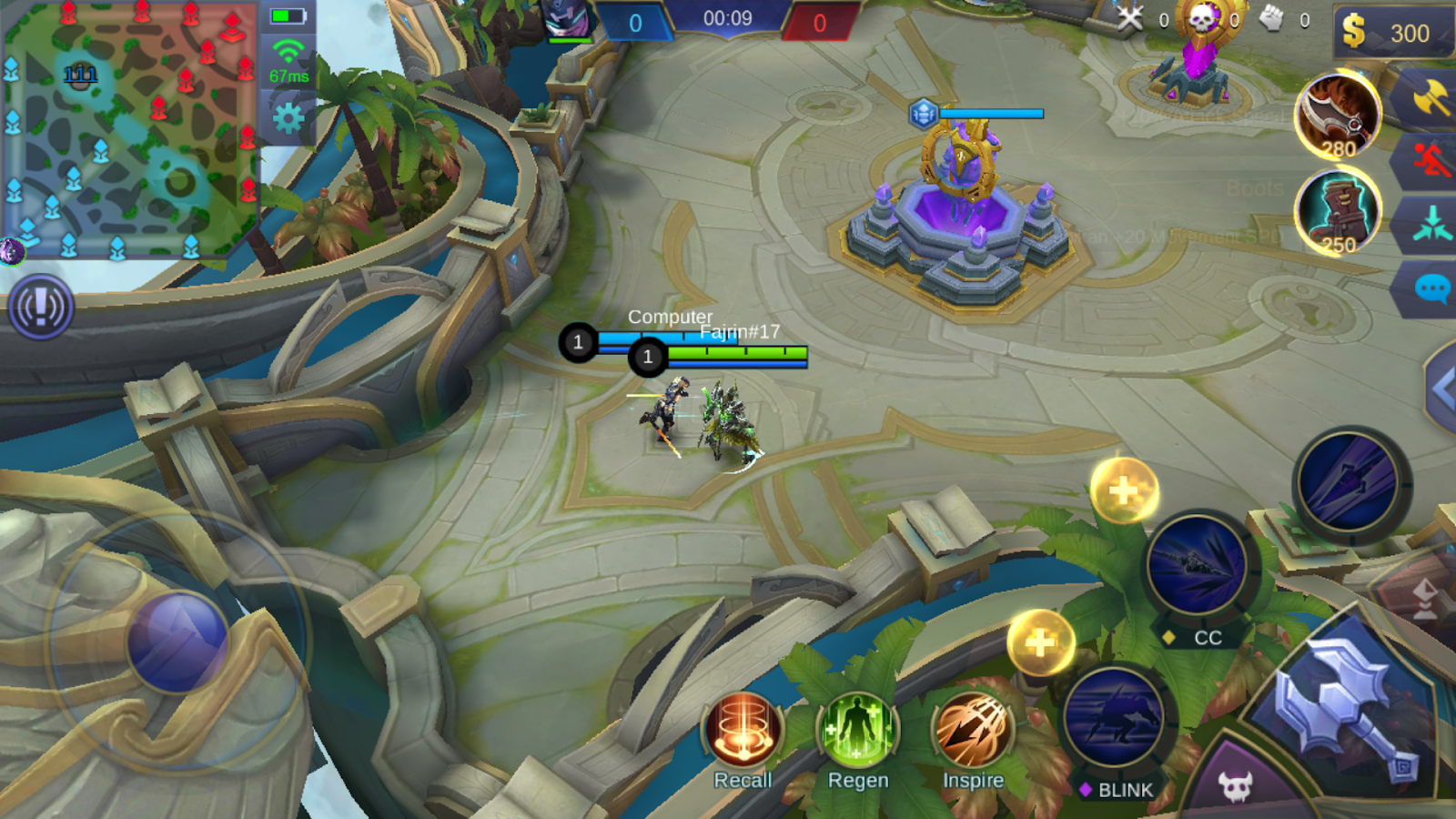The image size is (1456, 819).
Task: Use the Regen spell
Action: [857, 729]
